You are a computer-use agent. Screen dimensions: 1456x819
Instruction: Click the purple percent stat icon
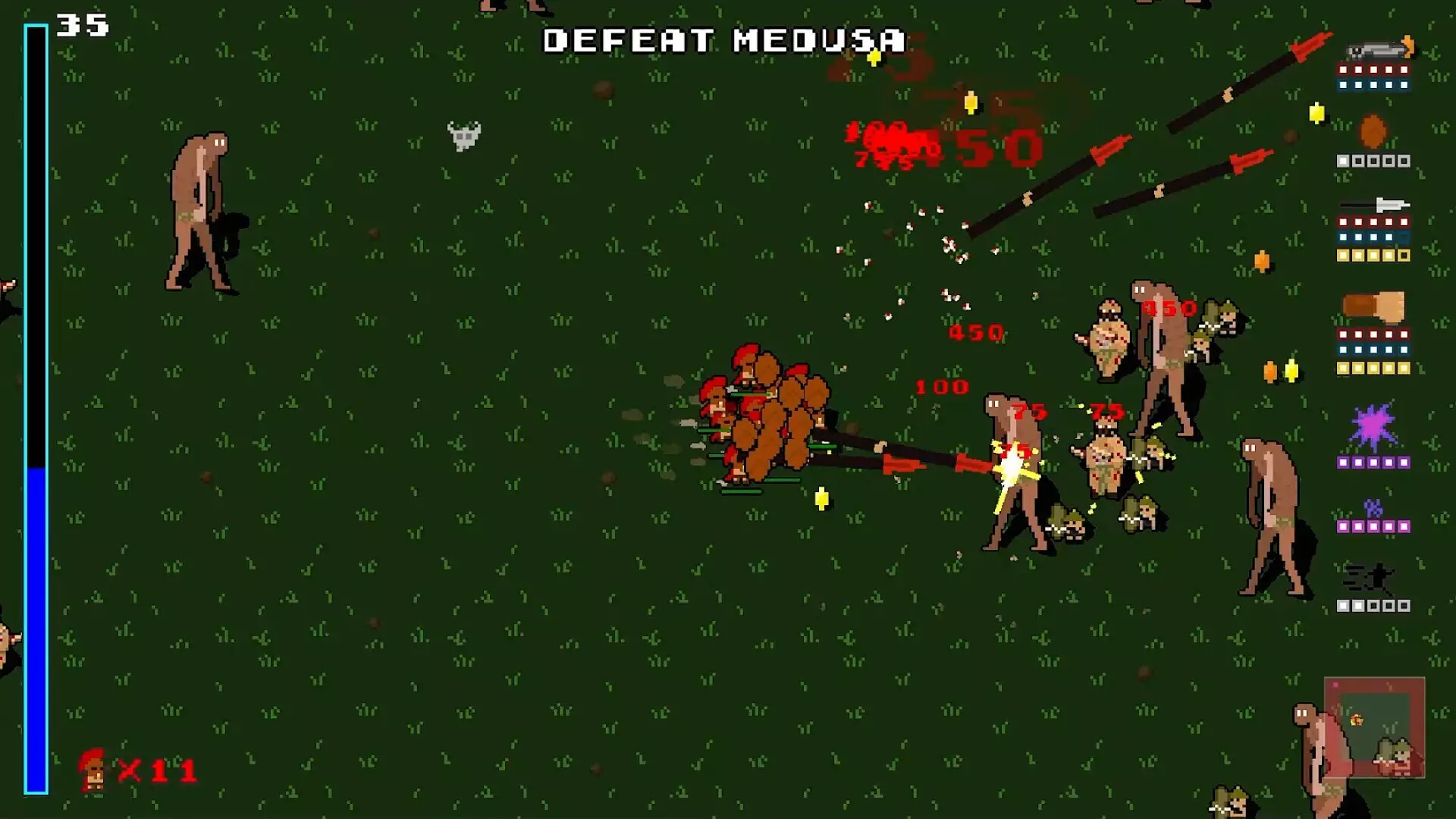(1373, 507)
